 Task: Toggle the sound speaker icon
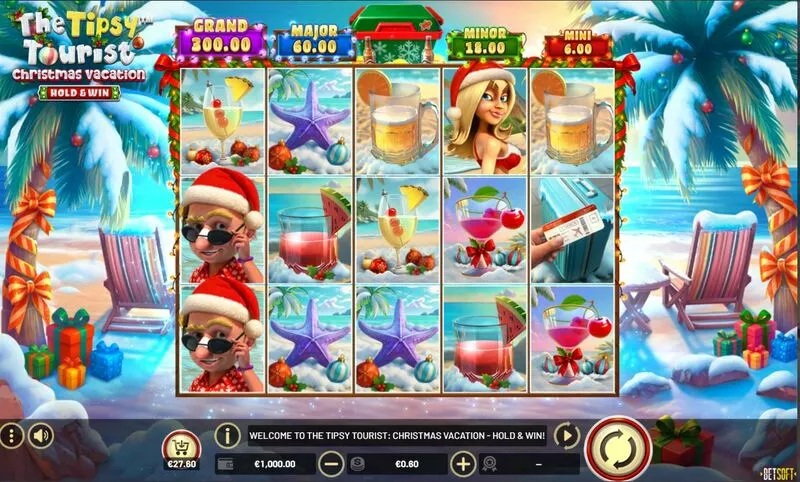(x=41, y=436)
